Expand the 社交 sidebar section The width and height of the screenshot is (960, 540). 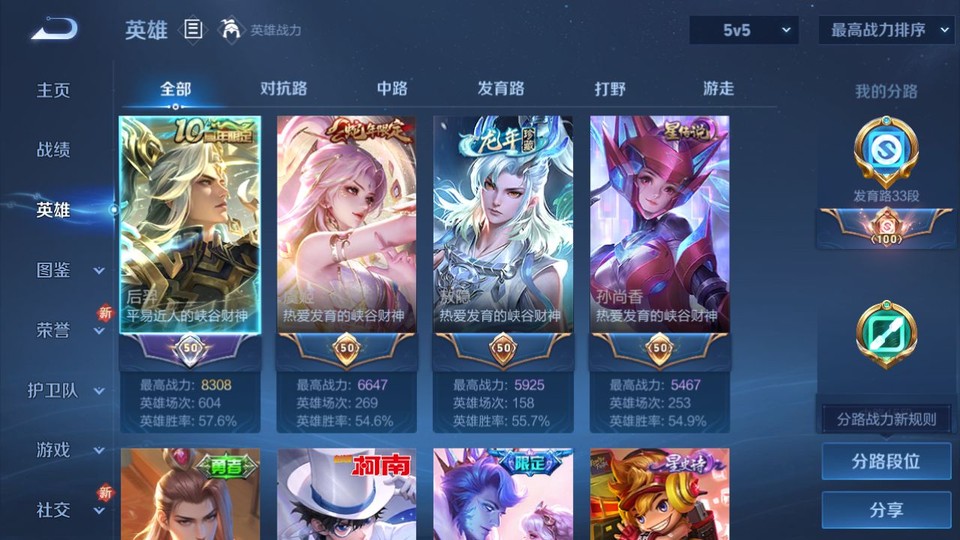point(68,510)
